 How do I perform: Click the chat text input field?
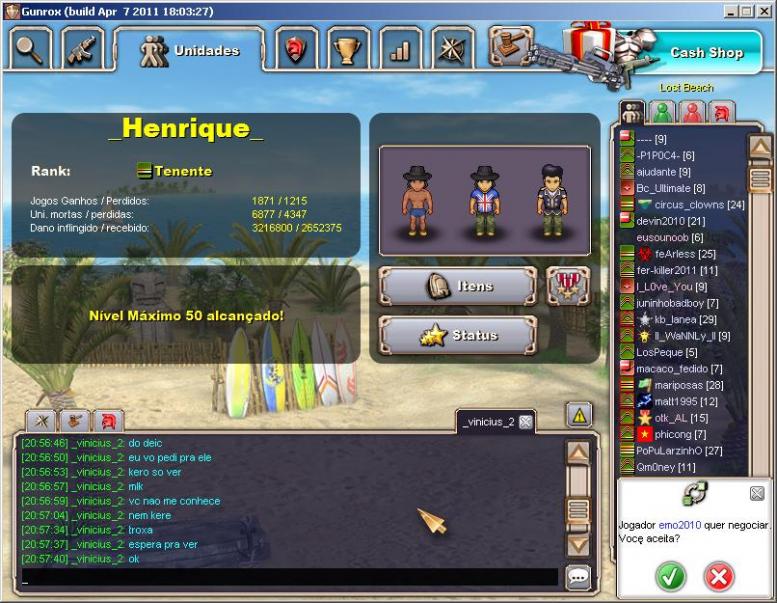[x=288, y=577]
